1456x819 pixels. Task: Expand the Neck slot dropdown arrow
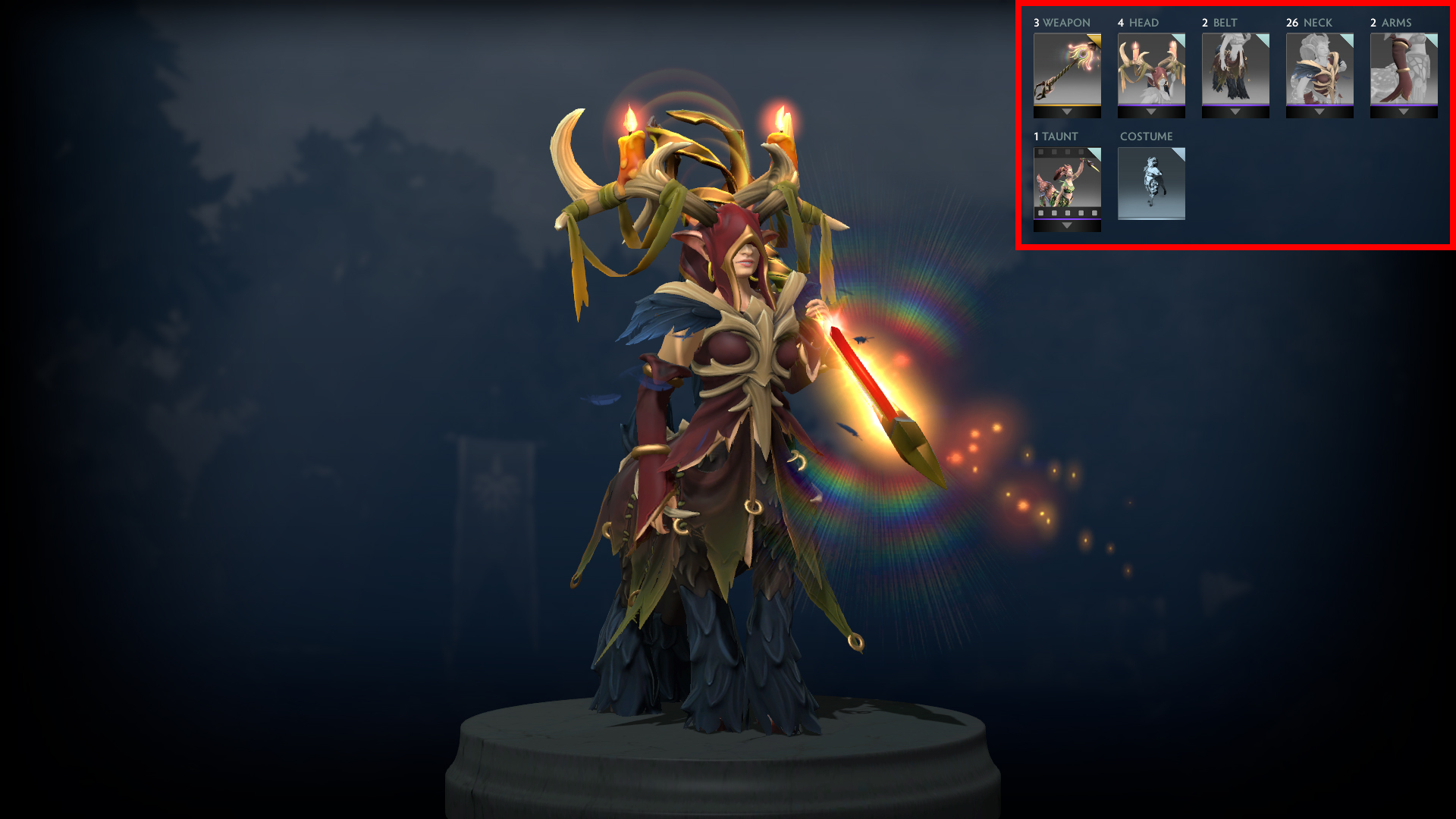(x=1319, y=112)
